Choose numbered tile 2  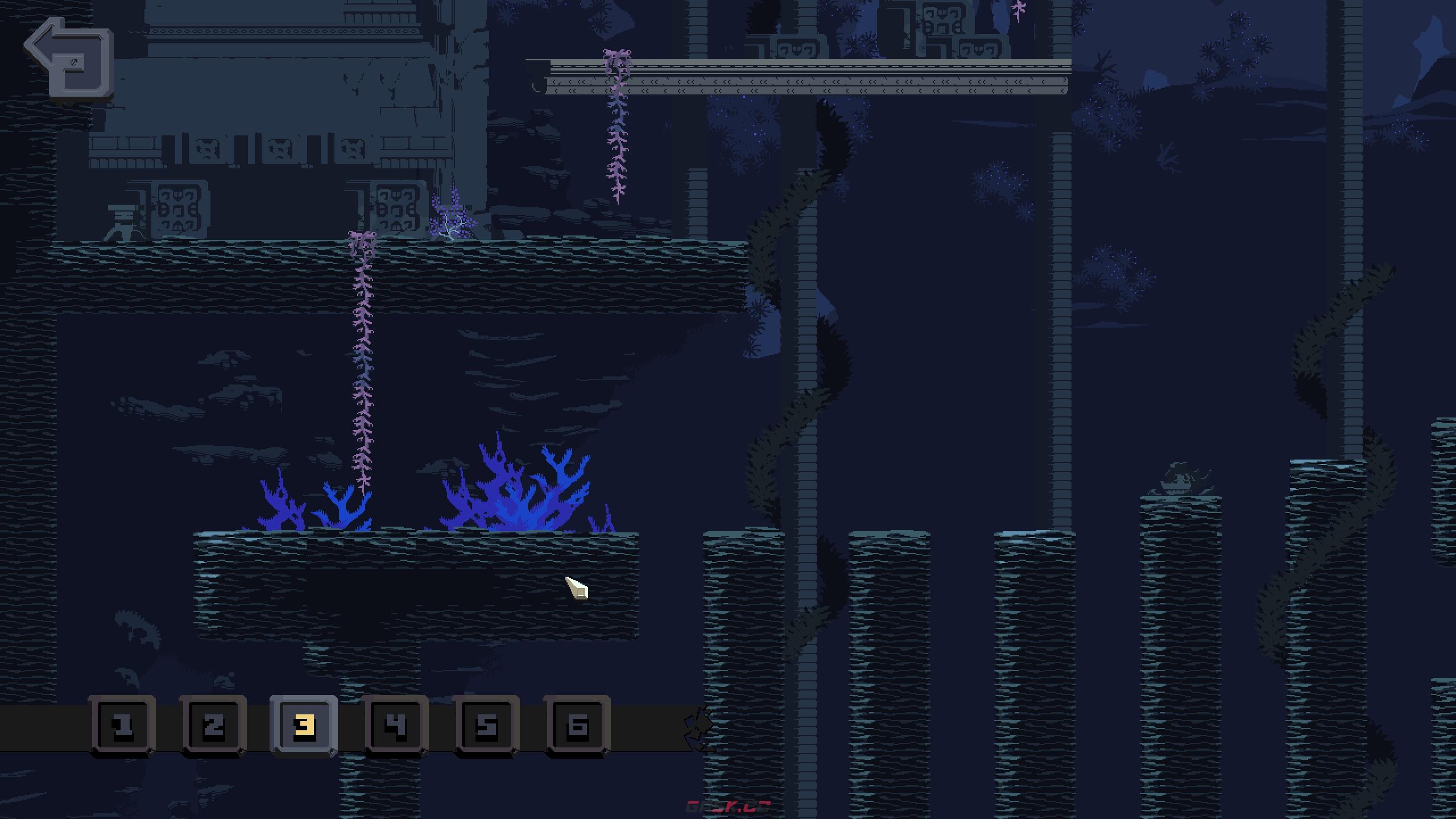click(213, 726)
